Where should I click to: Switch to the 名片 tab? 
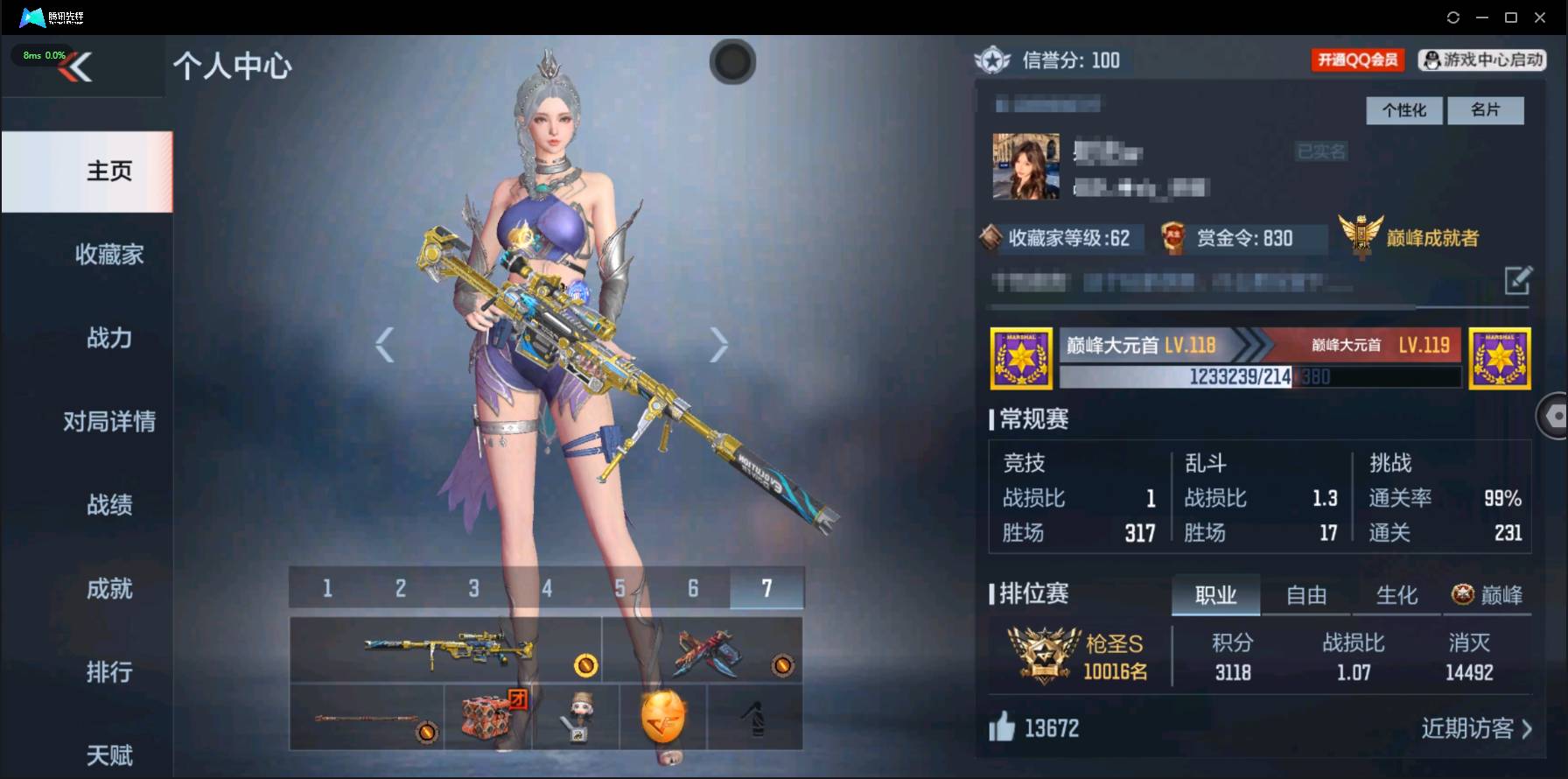click(x=1486, y=110)
